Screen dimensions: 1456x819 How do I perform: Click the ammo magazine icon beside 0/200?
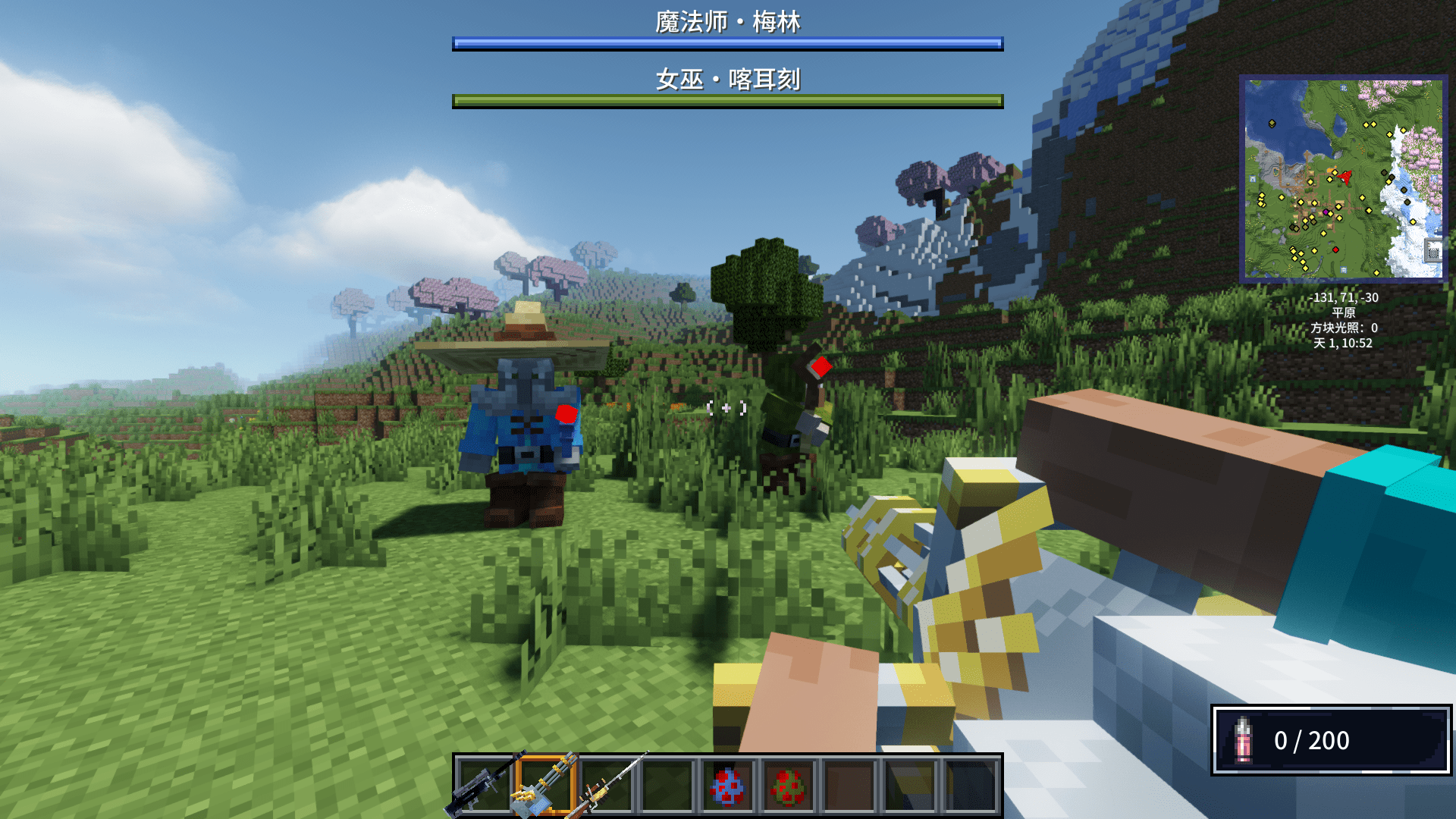(1242, 741)
